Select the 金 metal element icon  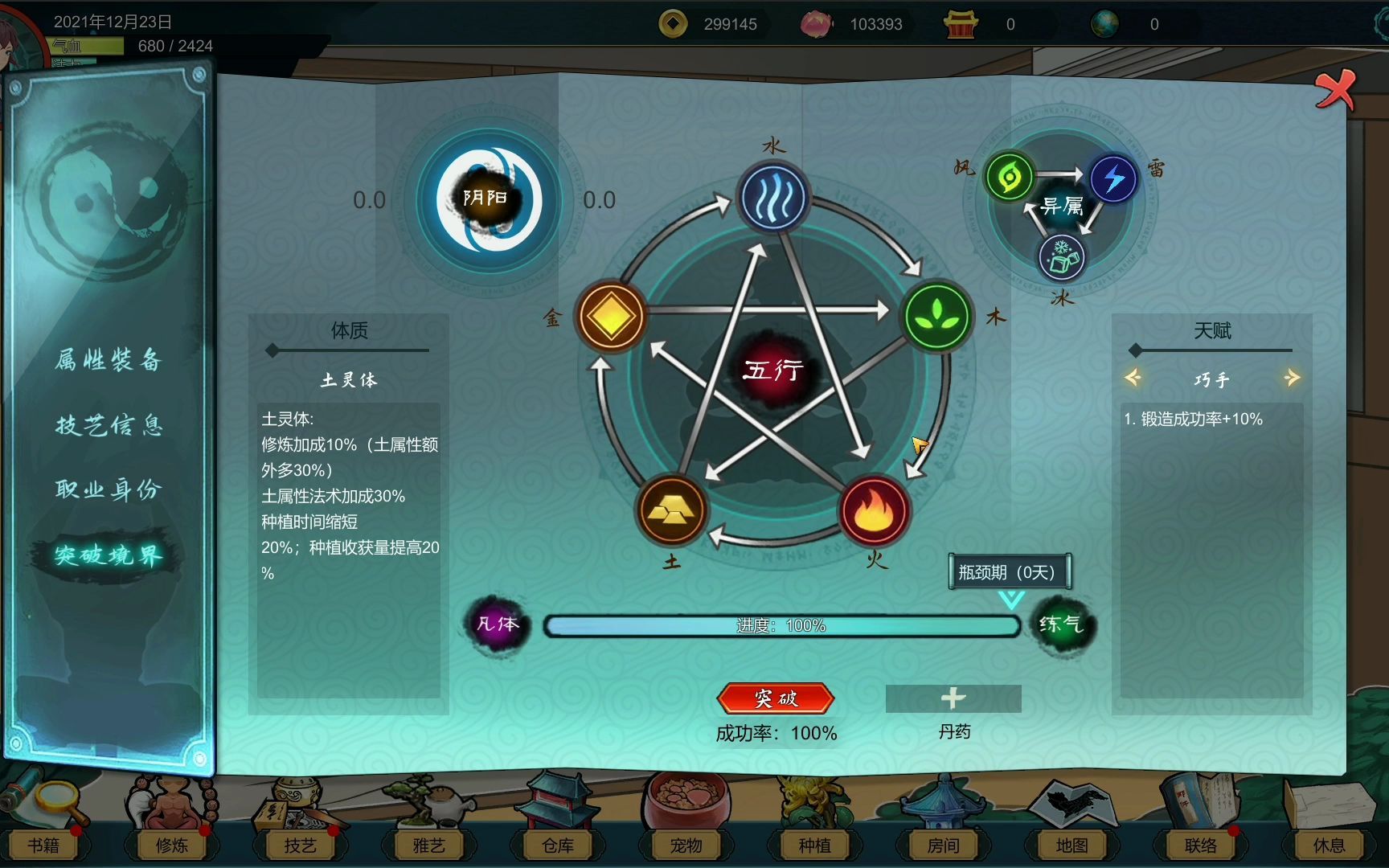tap(612, 317)
